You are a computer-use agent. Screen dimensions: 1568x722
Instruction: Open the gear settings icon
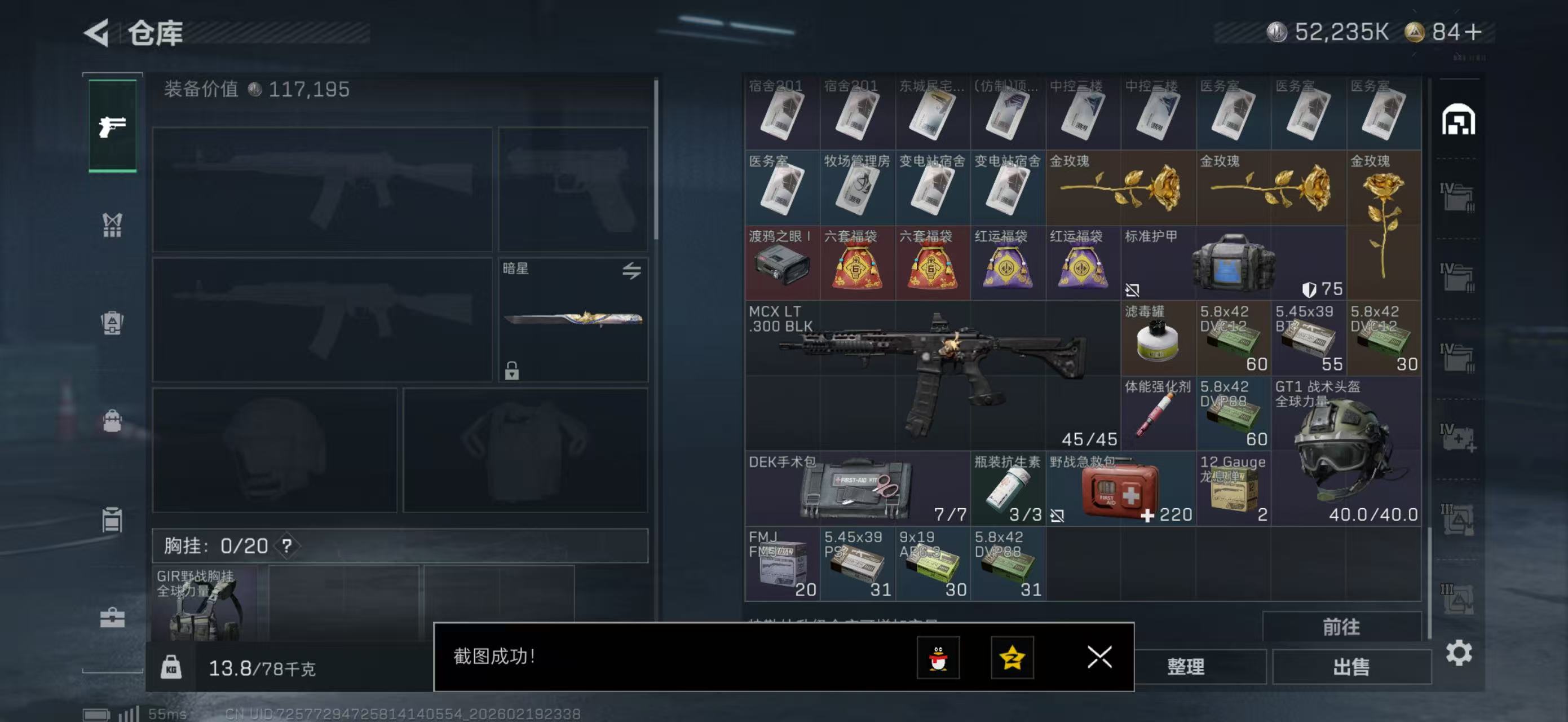pos(1459,653)
